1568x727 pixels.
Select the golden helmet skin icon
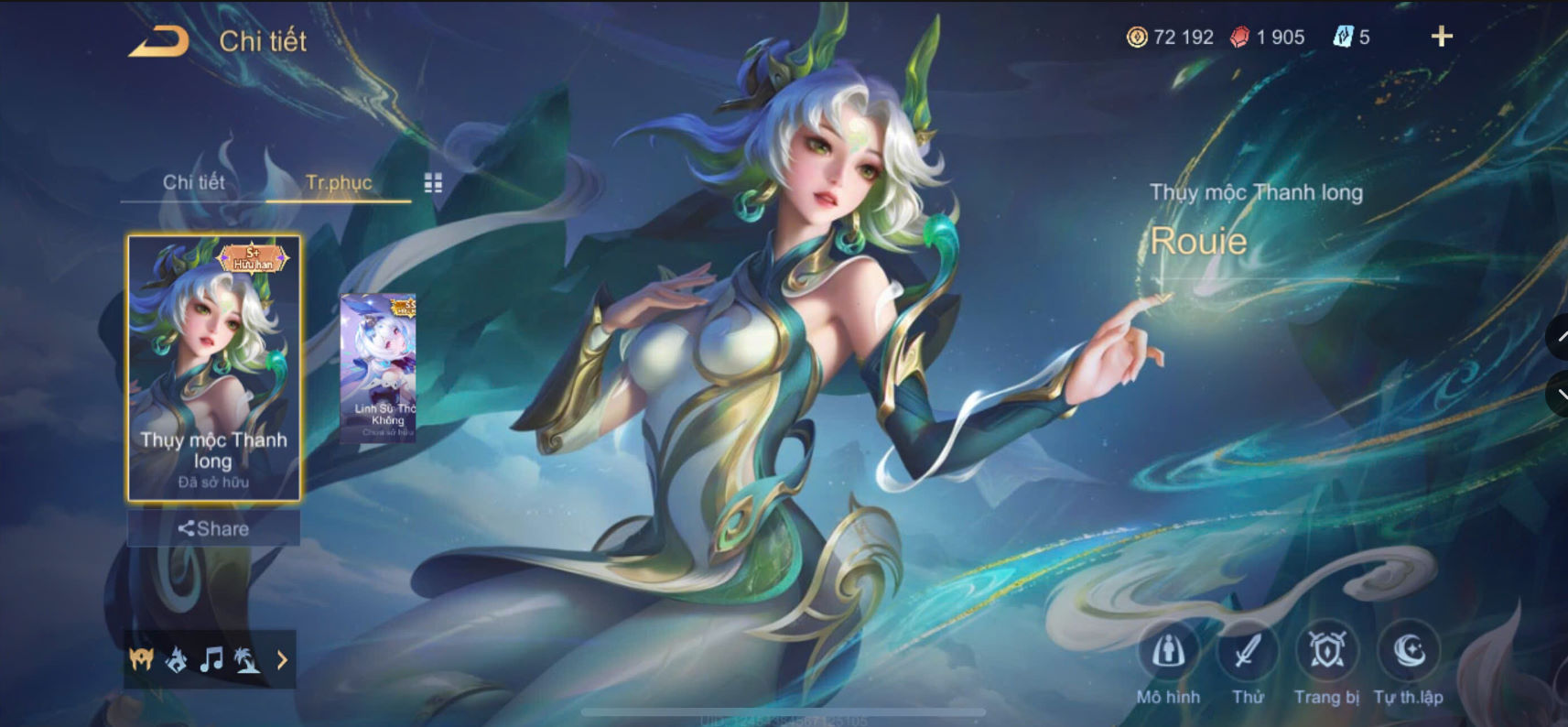tap(139, 659)
